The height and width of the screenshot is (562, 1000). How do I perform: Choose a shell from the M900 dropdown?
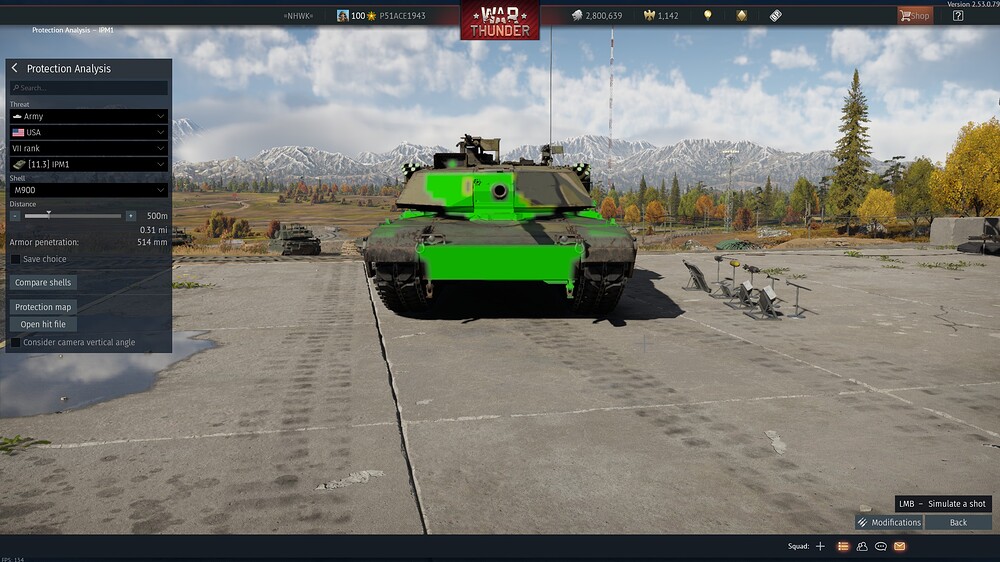point(88,190)
